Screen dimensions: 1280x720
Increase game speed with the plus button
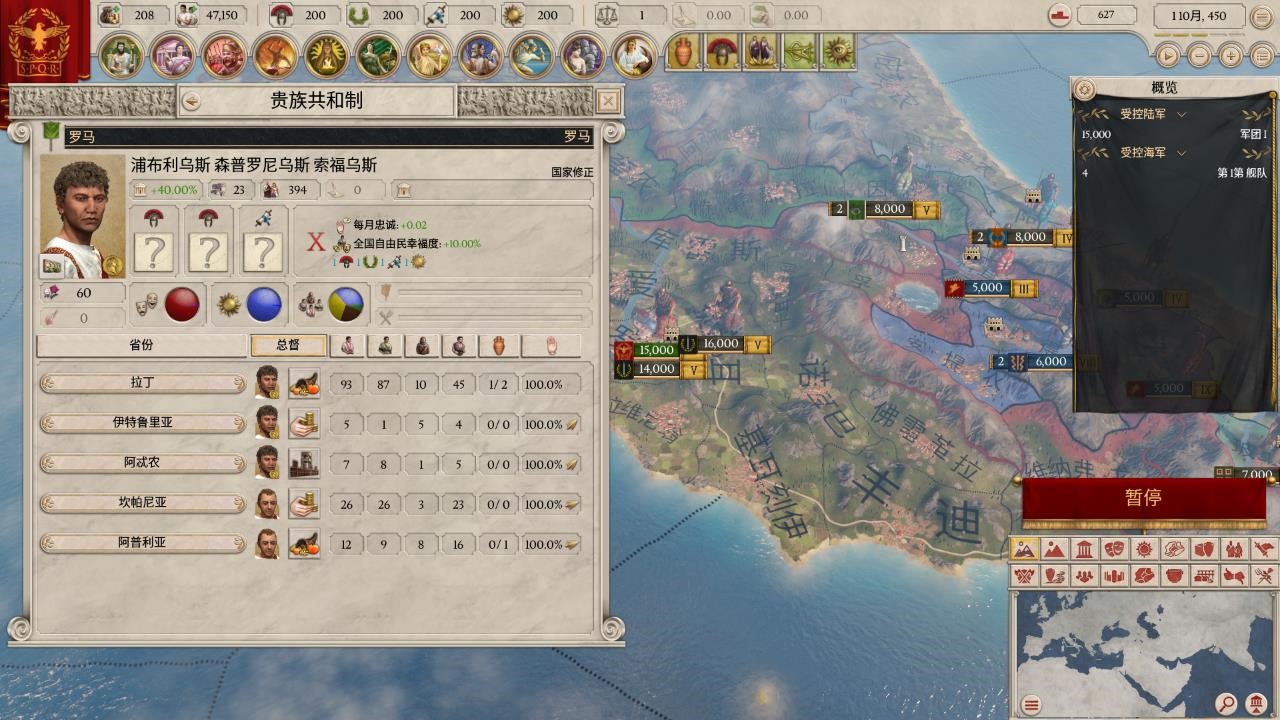(1231, 56)
